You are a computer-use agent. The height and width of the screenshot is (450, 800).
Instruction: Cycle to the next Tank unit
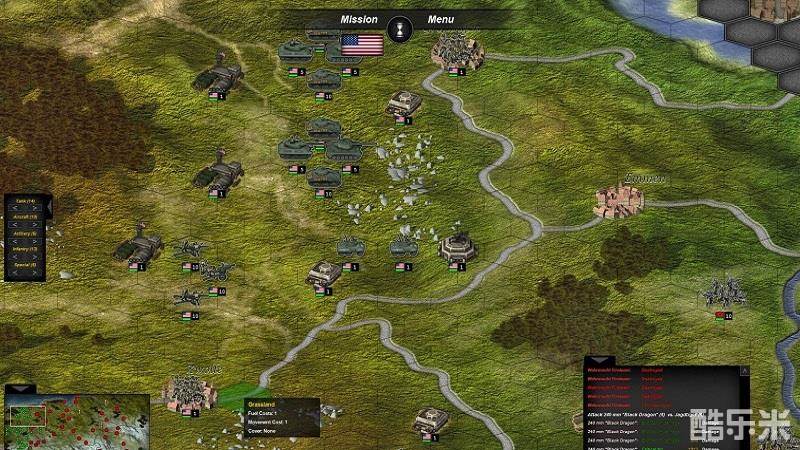click(34, 209)
